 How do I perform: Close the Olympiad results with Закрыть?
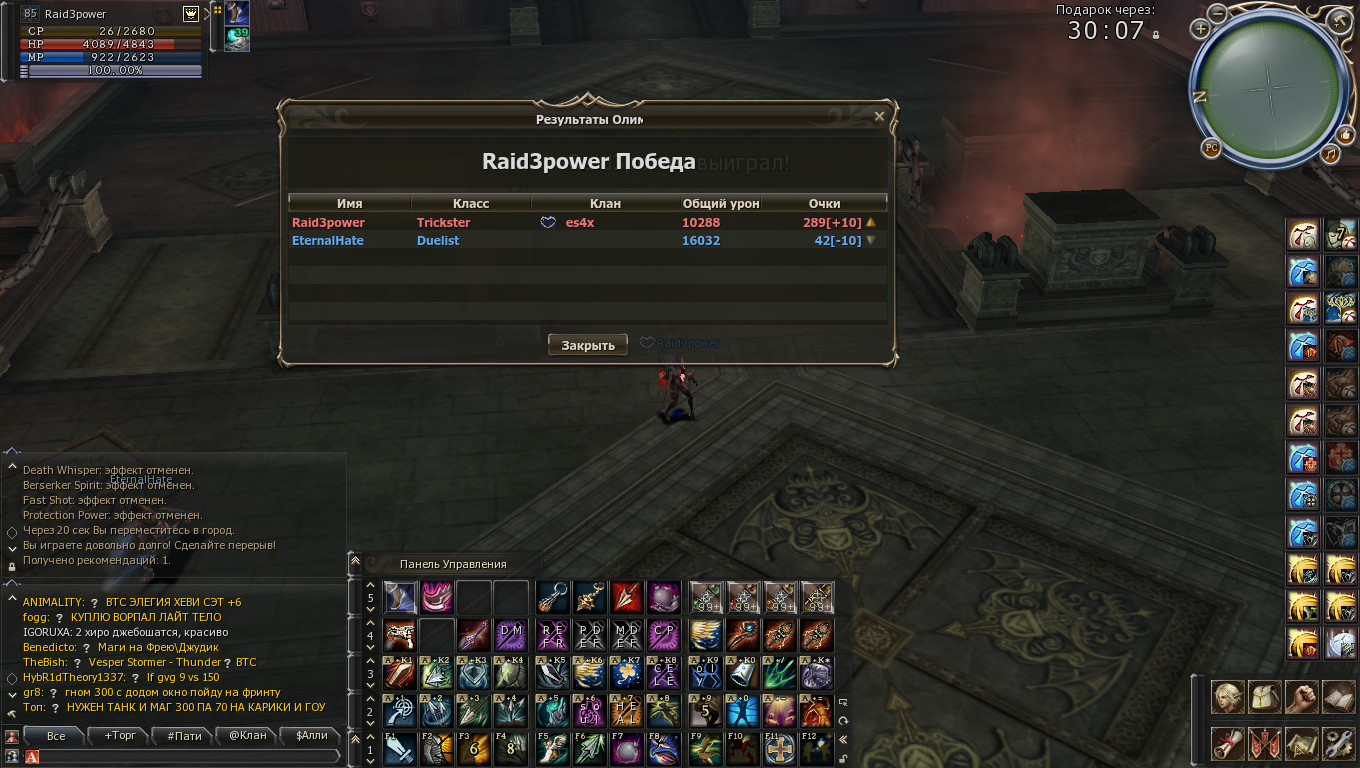coord(588,345)
